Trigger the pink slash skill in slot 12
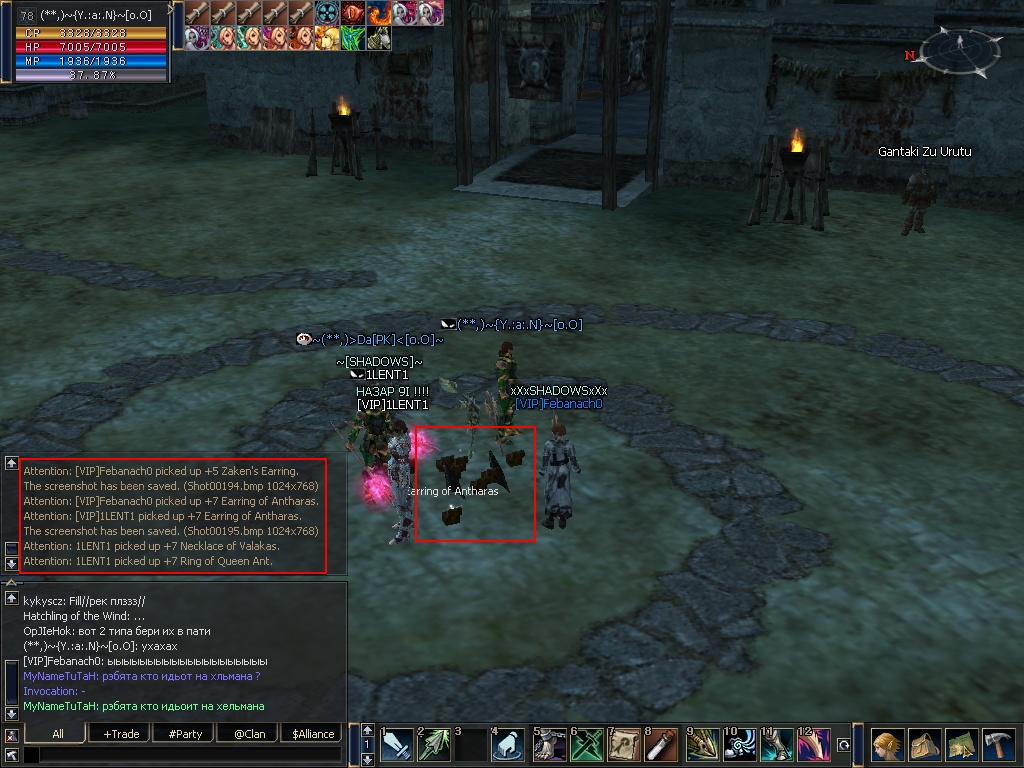 pyautogui.click(x=814, y=745)
